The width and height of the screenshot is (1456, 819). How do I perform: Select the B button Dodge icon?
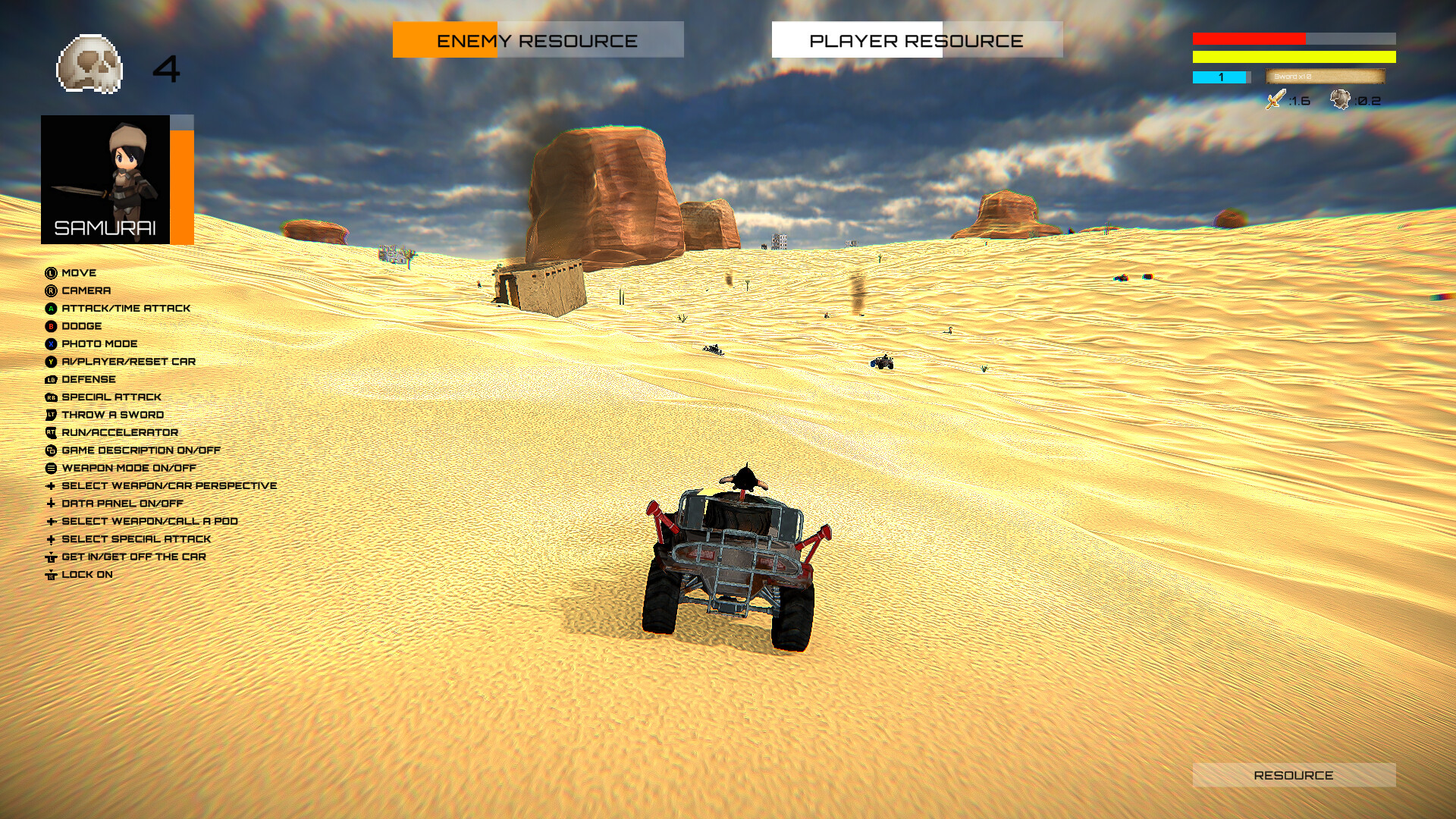click(50, 325)
